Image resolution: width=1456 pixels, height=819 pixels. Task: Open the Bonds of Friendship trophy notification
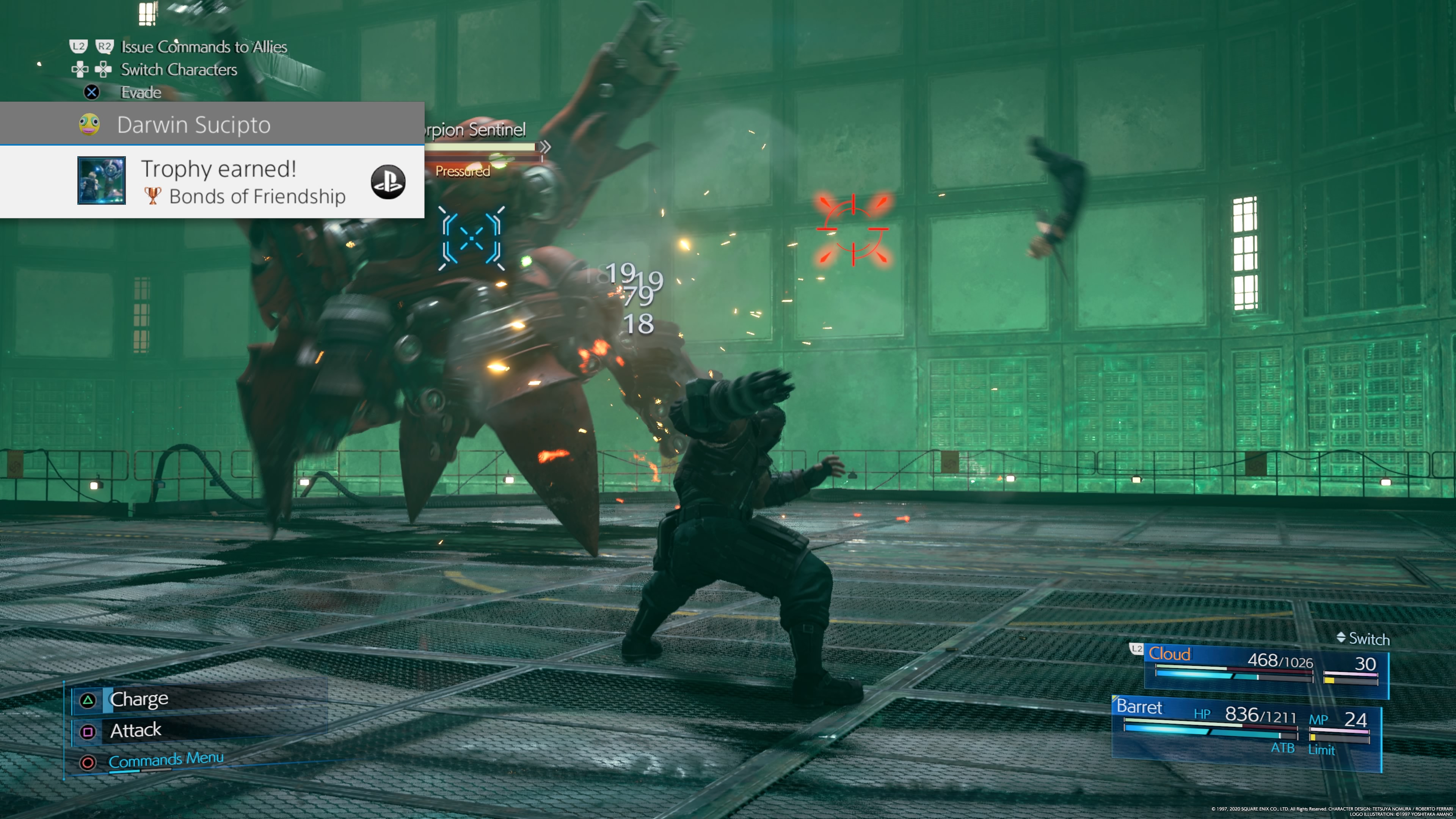(x=243, y=182)
